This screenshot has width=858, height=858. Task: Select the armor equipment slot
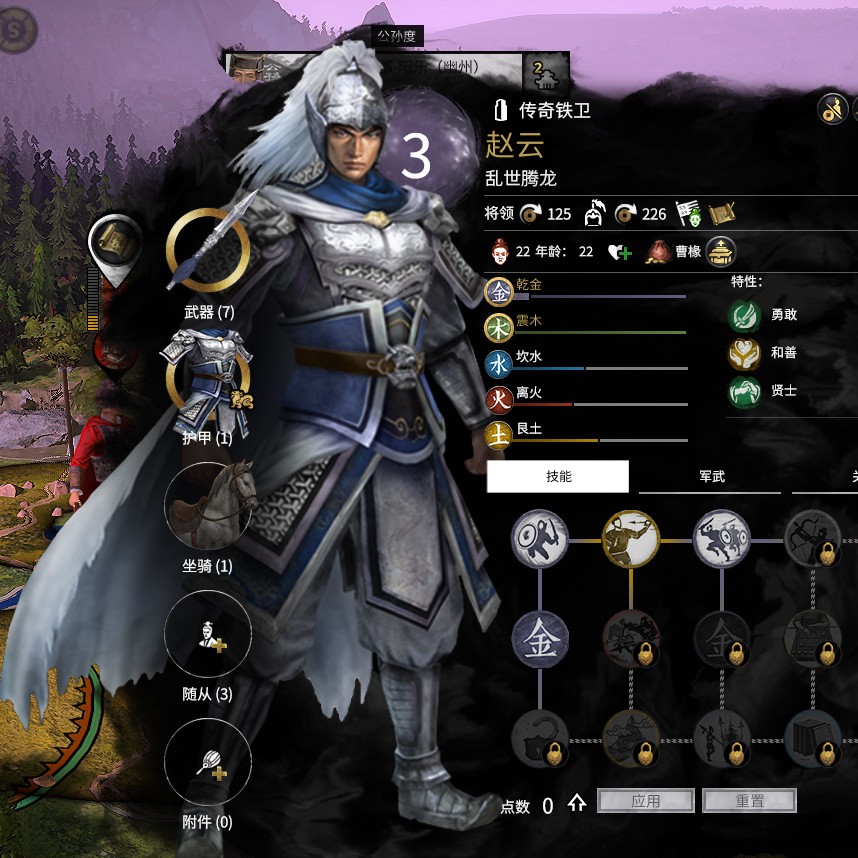[207, 376]
